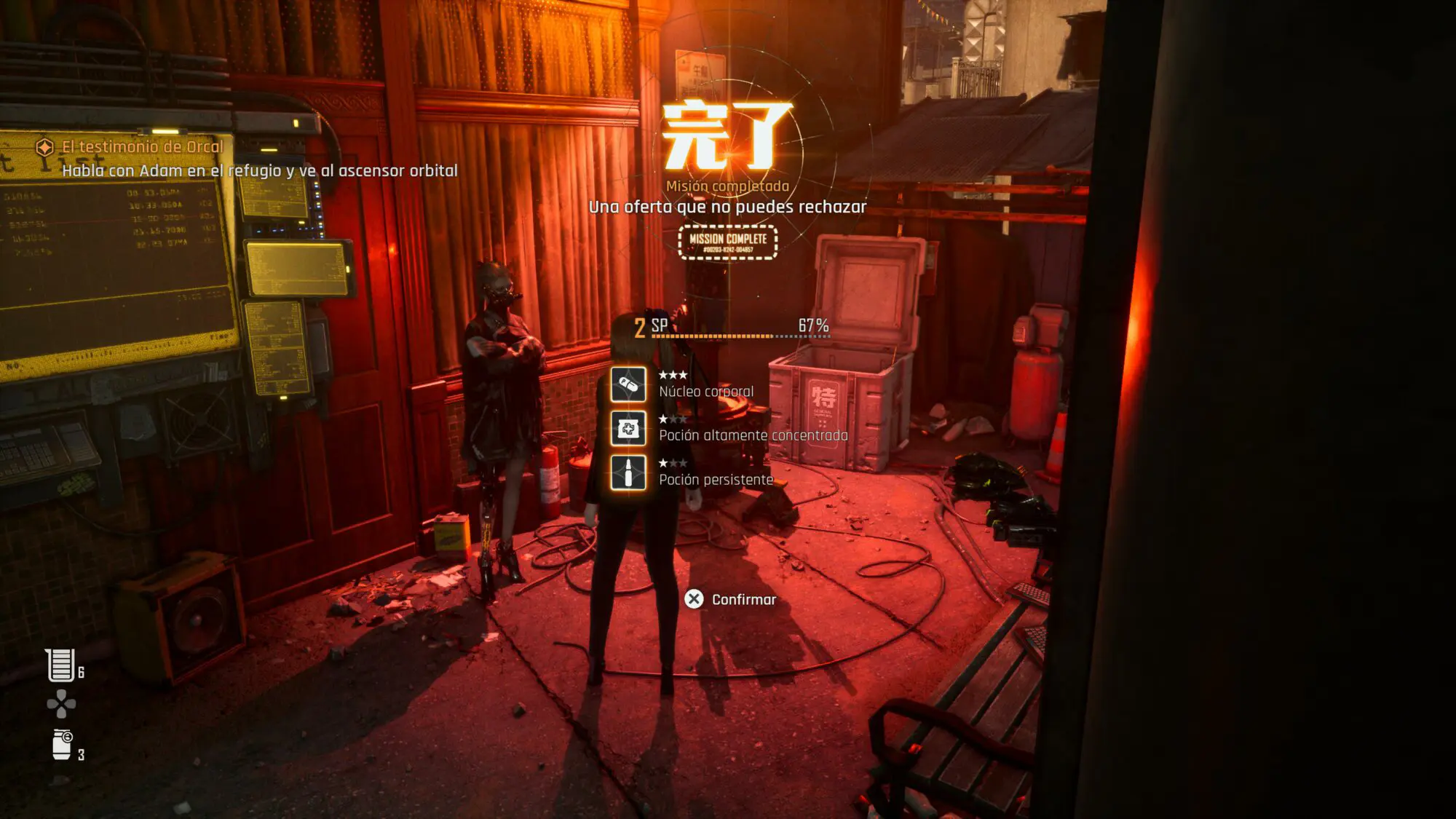Screen dimensions: 1456x819
Task: Click the Confirmar prompt label
Action: (x=743, y=600)
